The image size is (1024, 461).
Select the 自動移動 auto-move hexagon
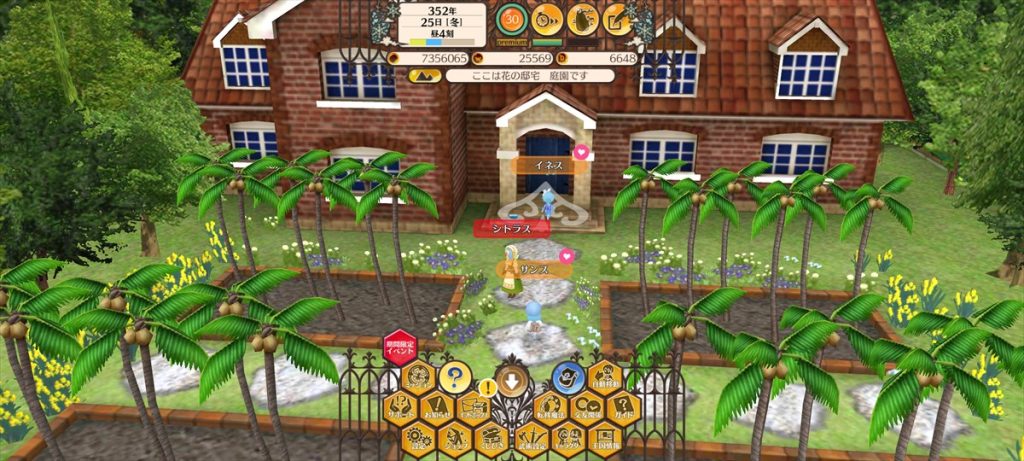[604, 378]
